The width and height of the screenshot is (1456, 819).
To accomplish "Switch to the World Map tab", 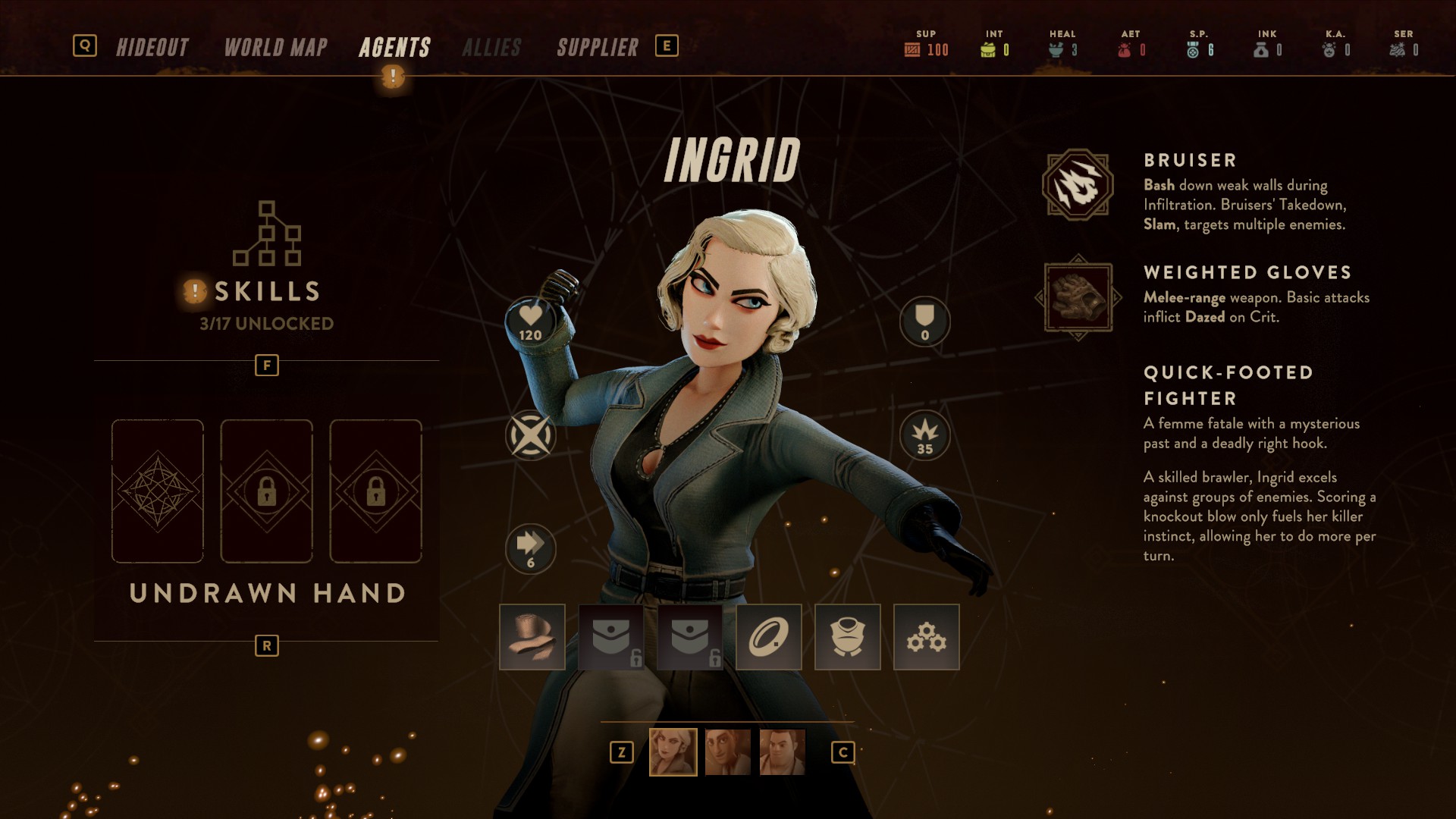I will [275, 47].
